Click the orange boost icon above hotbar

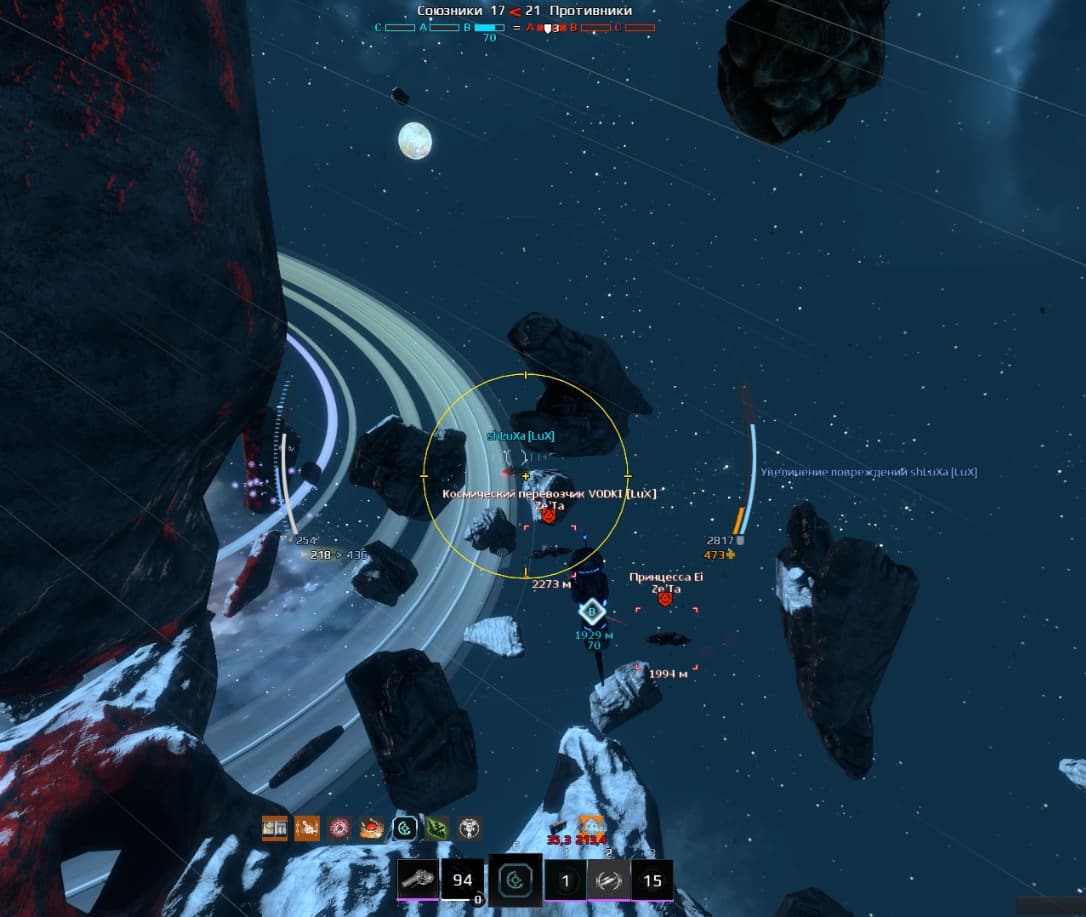tap(591, 826)
